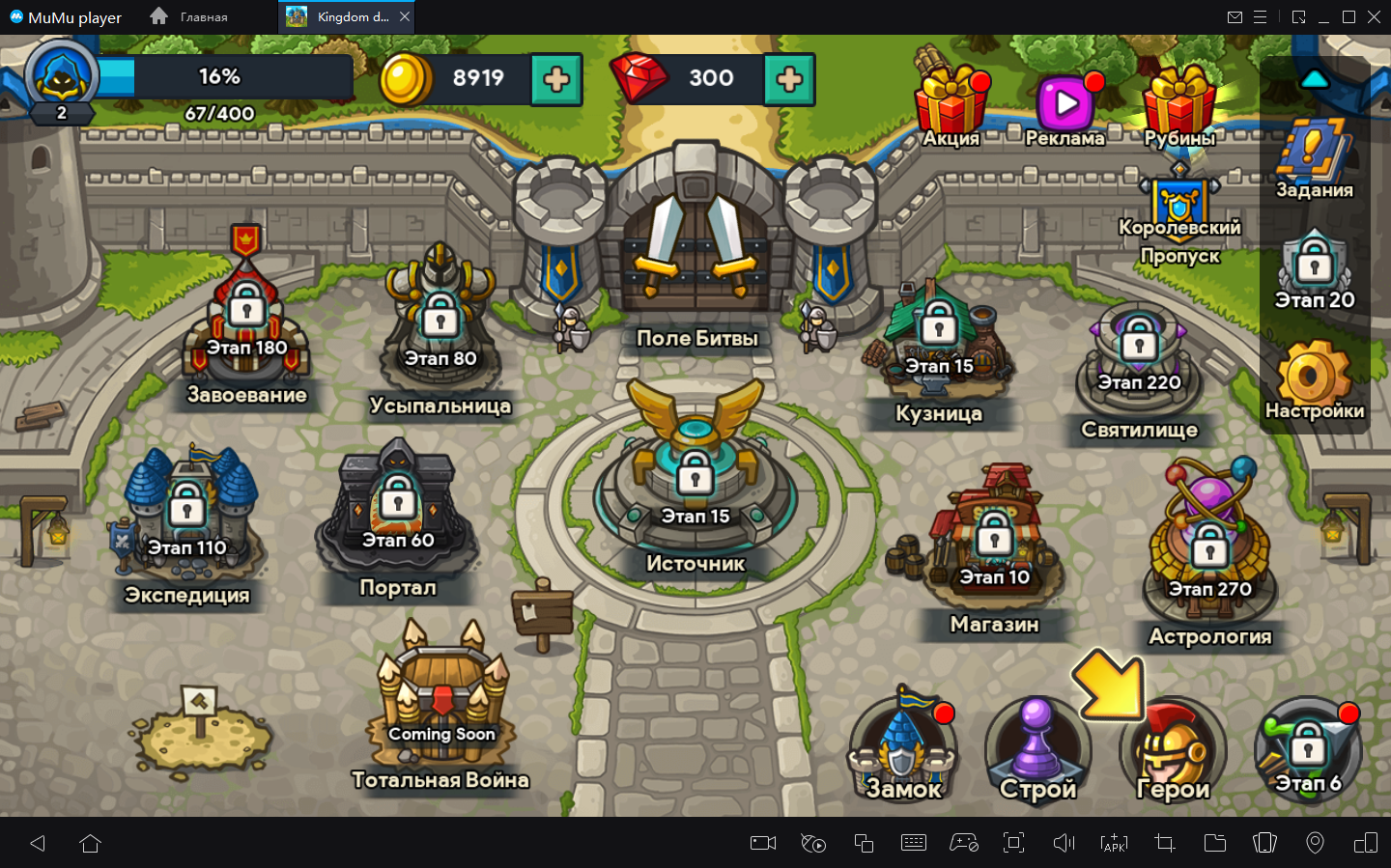
Task: Open the Задания quest book
Action: pos(1314,154)
